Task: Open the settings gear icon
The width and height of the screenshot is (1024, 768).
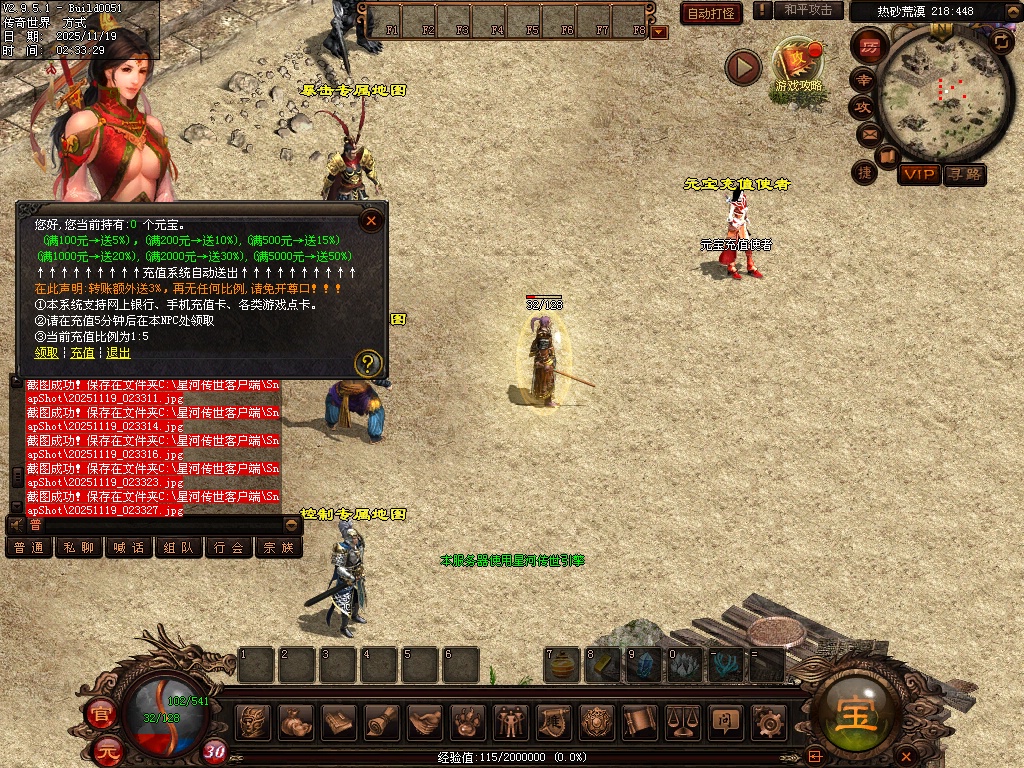Action: (767, 721)
